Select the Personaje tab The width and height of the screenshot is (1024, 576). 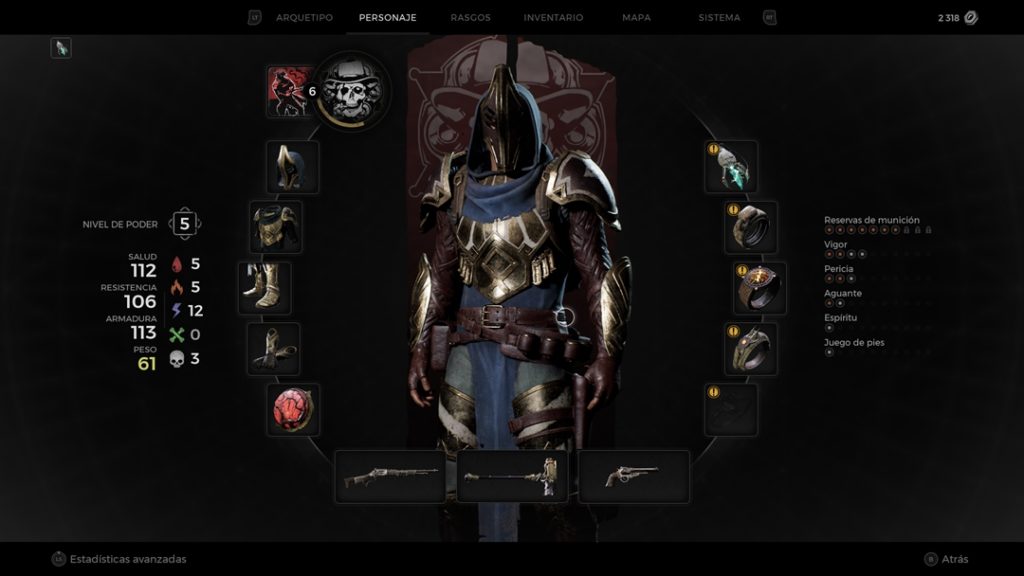pos(388,18)
